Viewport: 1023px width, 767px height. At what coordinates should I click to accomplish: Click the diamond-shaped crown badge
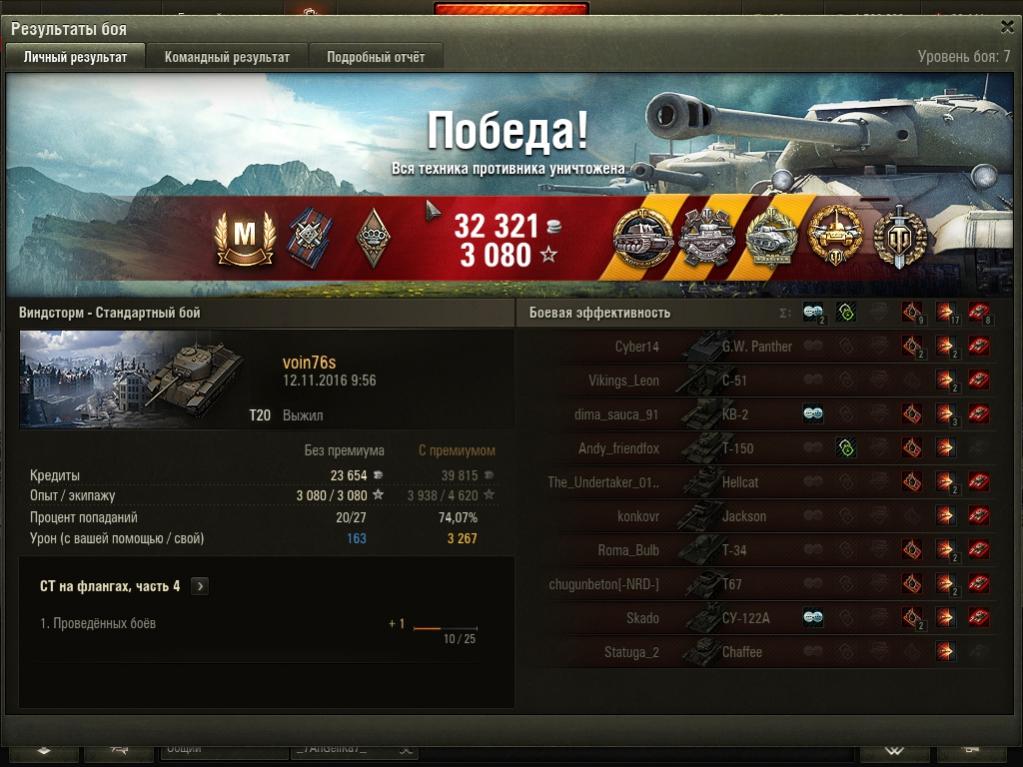click(x=373, y=238)
